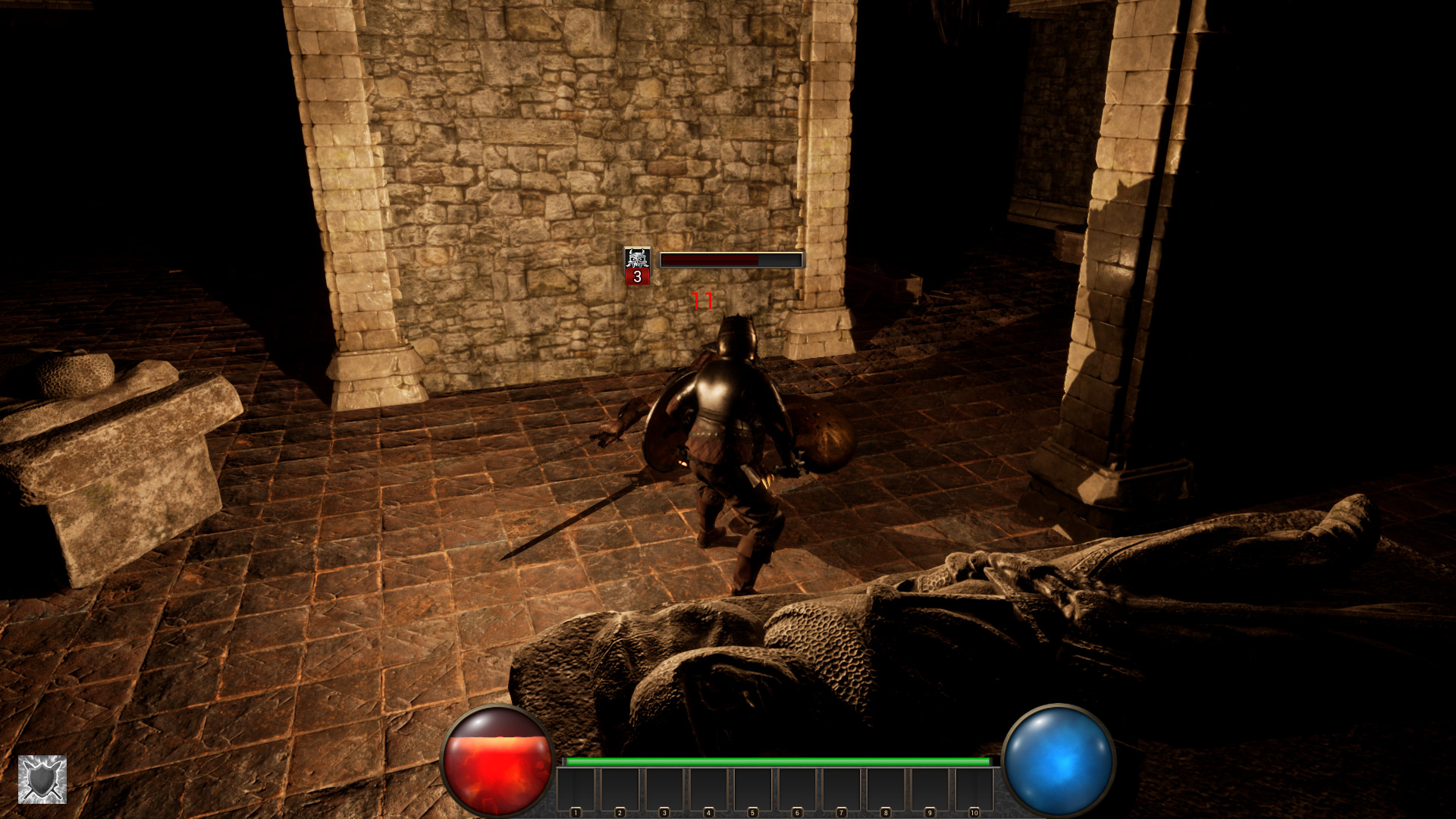Click hotbar slot 3 to assign a skill
The image size is (1456, 819).
(x=665, y=789)
